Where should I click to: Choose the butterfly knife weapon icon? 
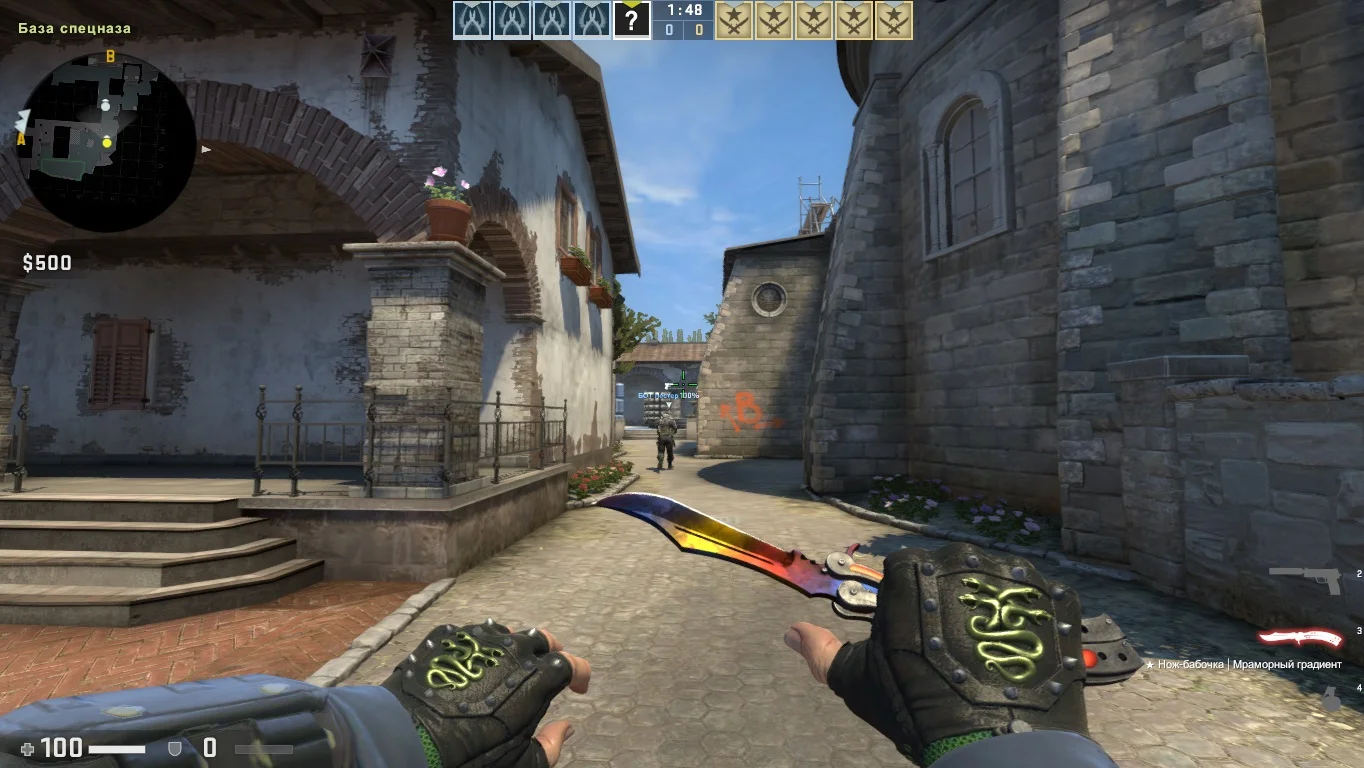[x=1299, y=639]
